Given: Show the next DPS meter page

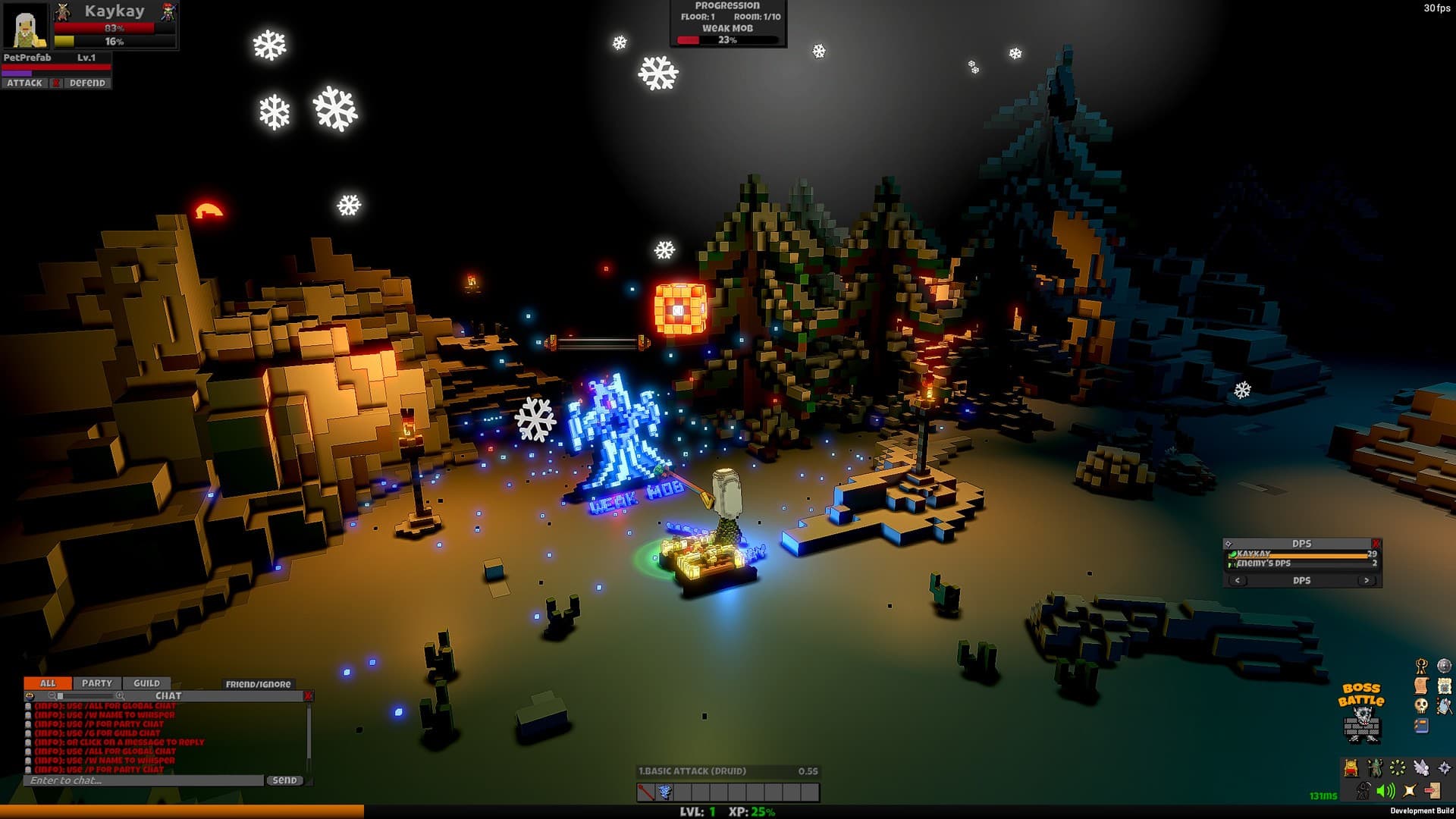Looking at the screenshot, I should point(1367,581).
